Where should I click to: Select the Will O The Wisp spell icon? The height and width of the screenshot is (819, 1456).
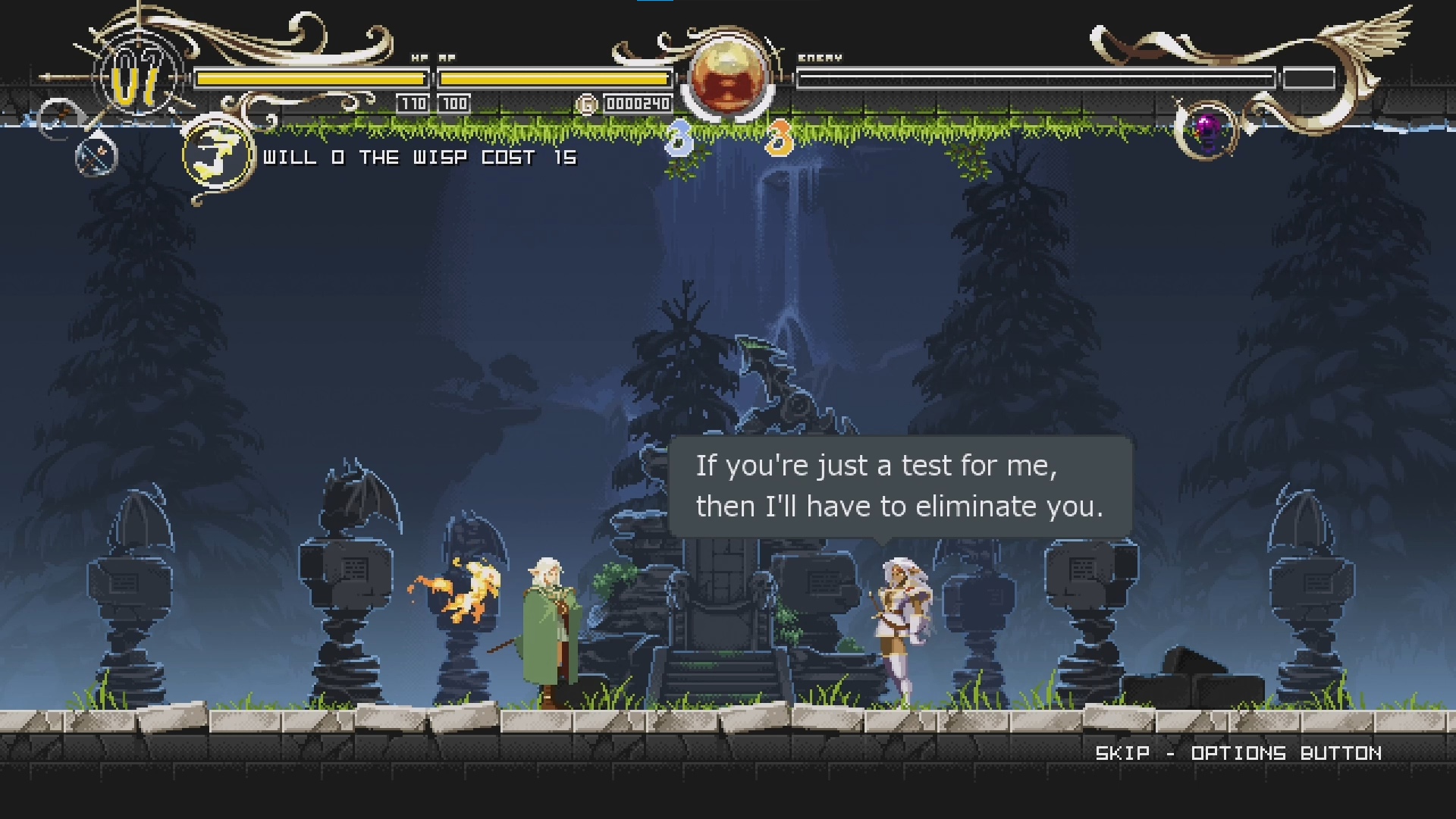[x=216, y=156]
